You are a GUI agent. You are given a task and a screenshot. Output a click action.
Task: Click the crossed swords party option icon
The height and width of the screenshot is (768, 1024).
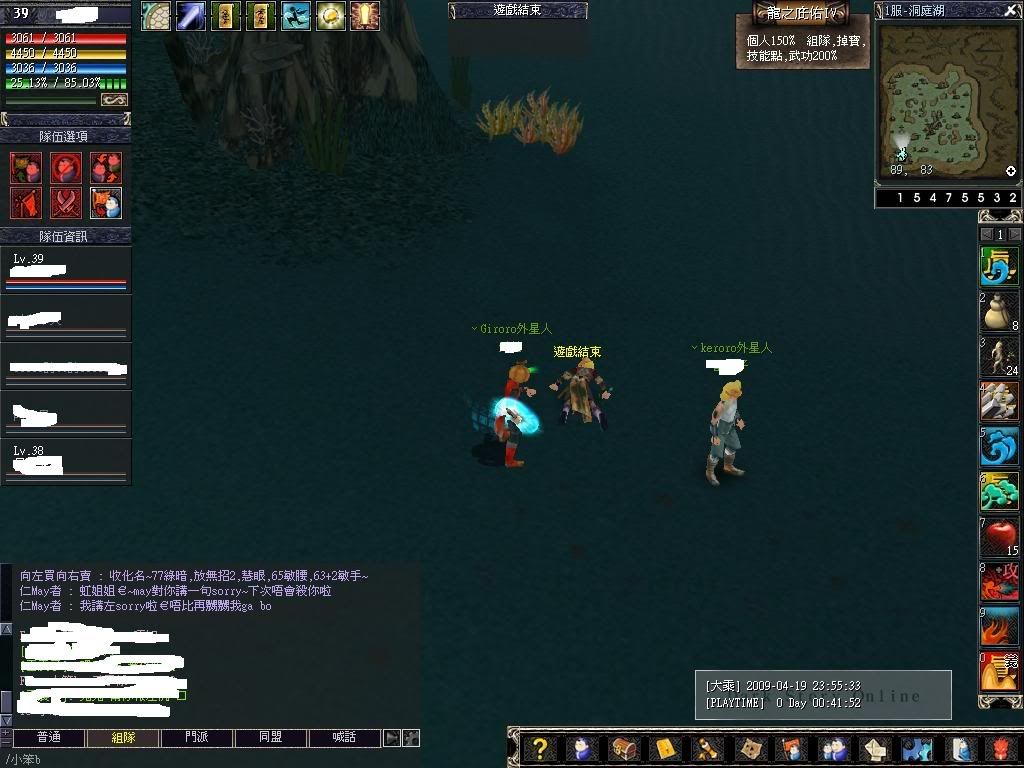tap(66, 203)
